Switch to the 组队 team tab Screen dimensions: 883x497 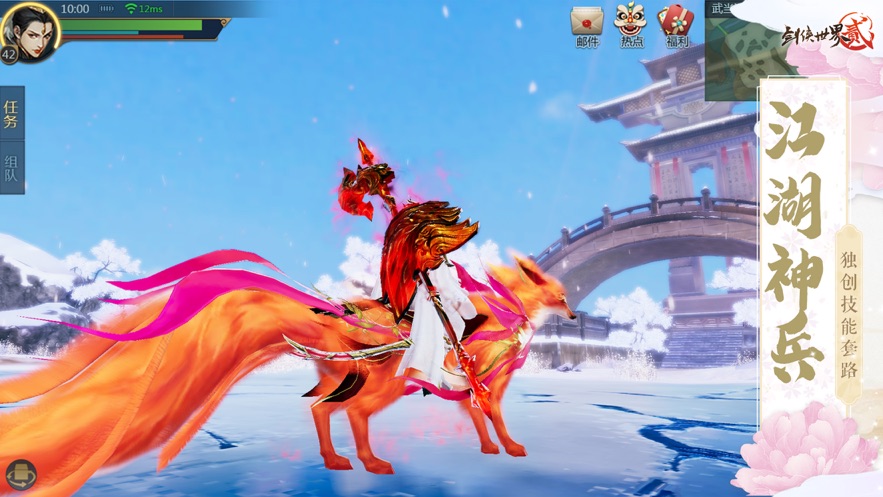click(x=11, y=170)
